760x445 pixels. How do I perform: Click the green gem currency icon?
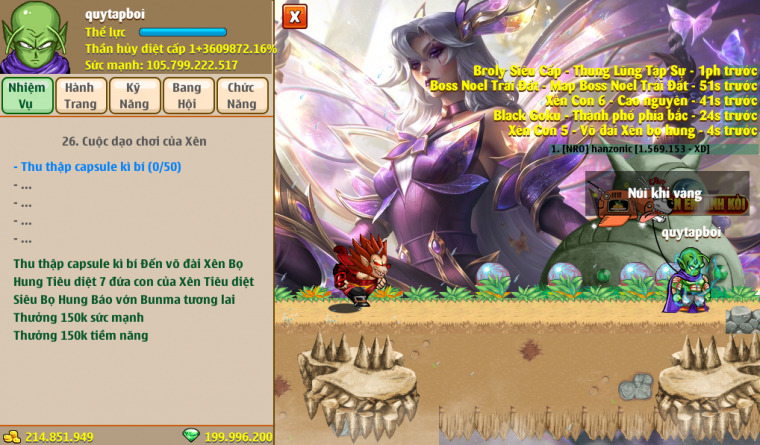pos(191,436)
